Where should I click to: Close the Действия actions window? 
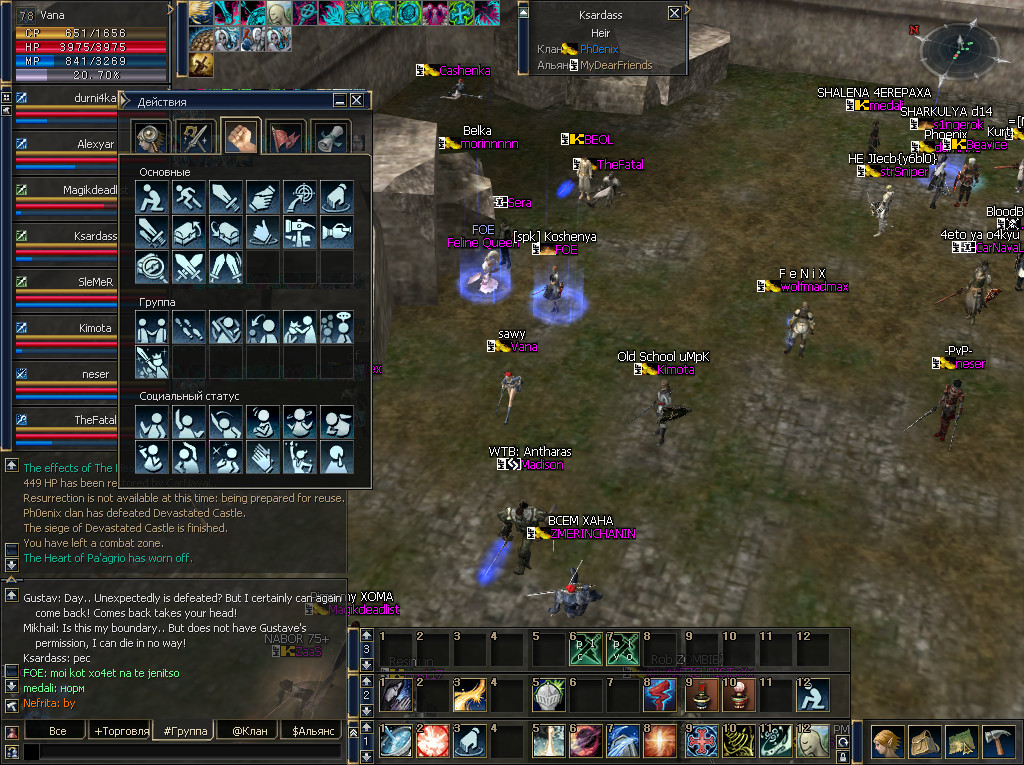pos(356,101)
